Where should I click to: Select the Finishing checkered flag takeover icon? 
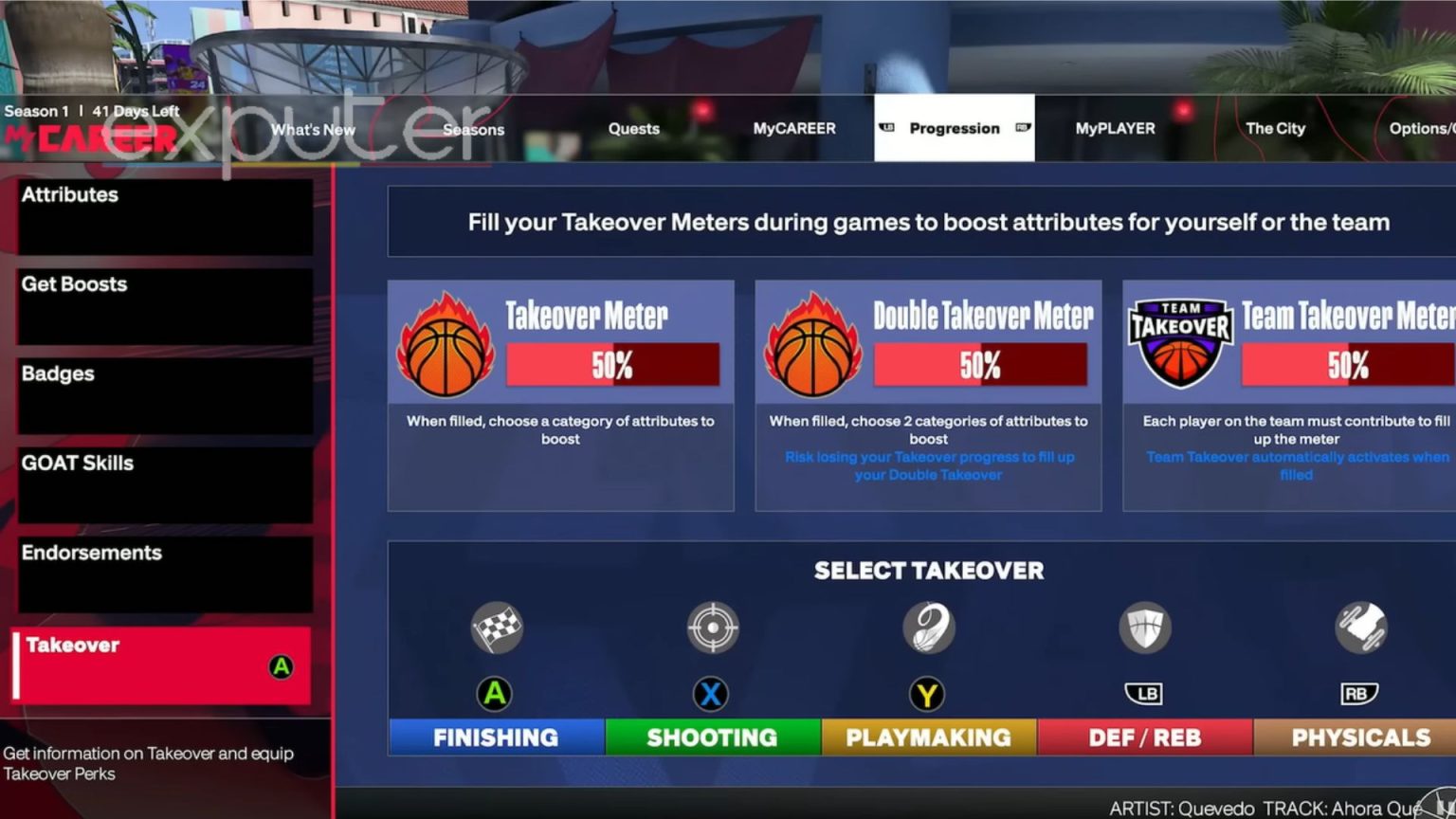[495, 628]
